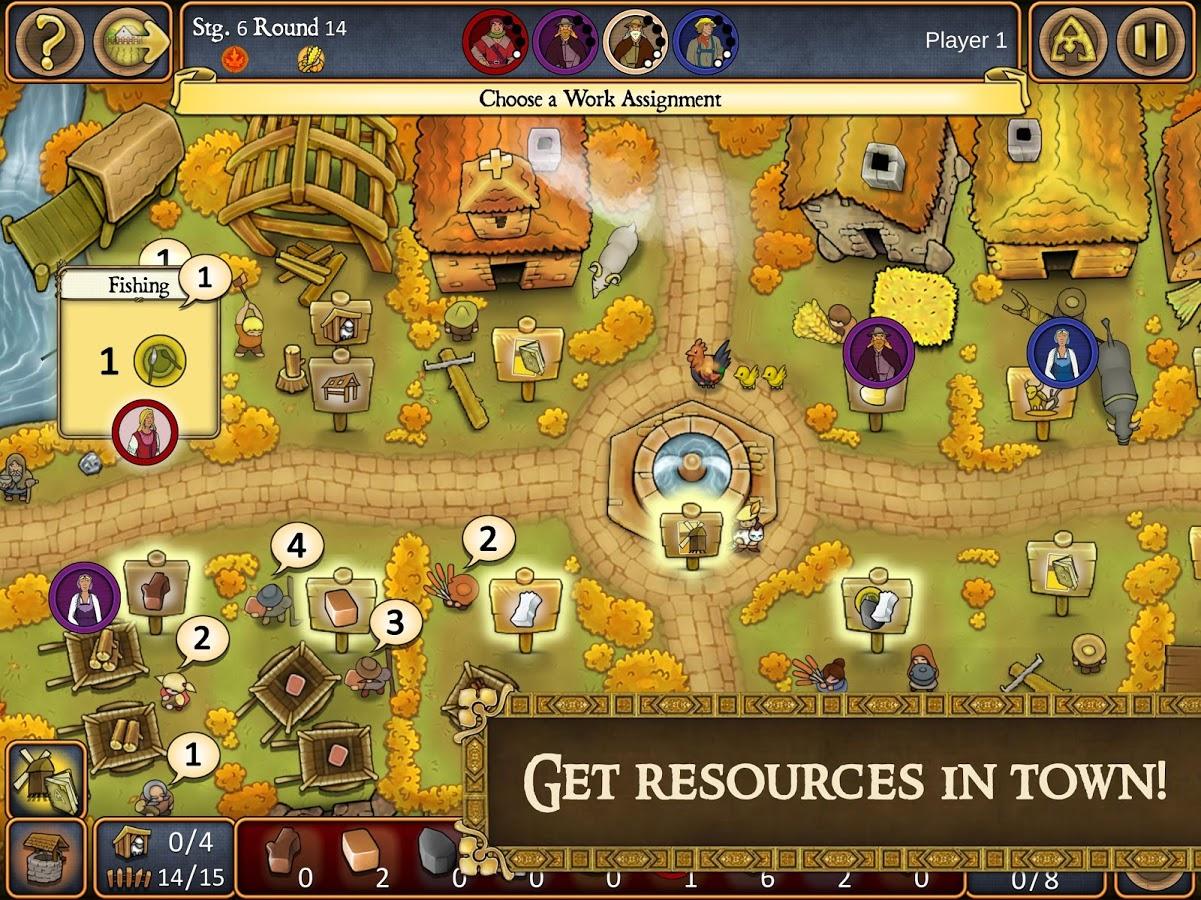Screen dimensions: 1201x900
Task: Show the stable and fence counter panel
Action: point(165,857)
